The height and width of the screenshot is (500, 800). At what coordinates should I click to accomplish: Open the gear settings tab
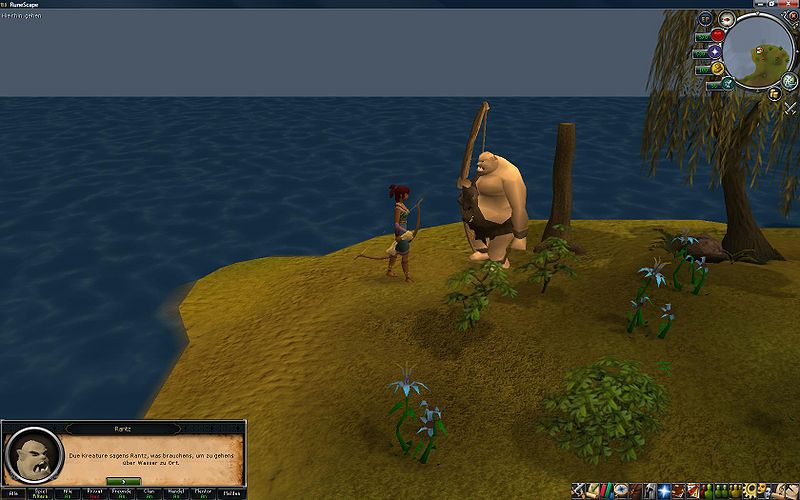point(750,491)
